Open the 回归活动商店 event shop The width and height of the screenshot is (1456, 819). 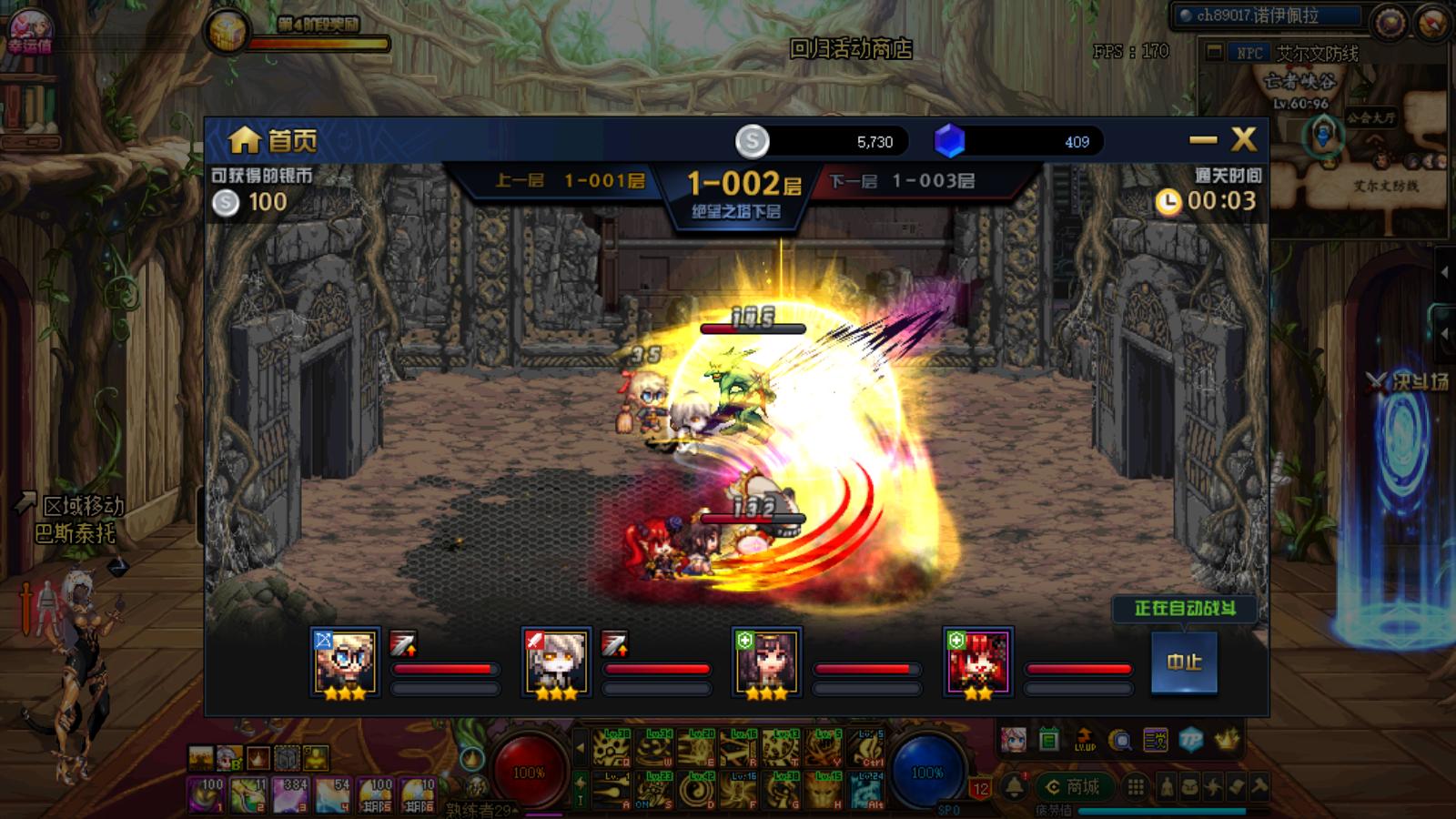pyautogui.click(x=850, y=48)
